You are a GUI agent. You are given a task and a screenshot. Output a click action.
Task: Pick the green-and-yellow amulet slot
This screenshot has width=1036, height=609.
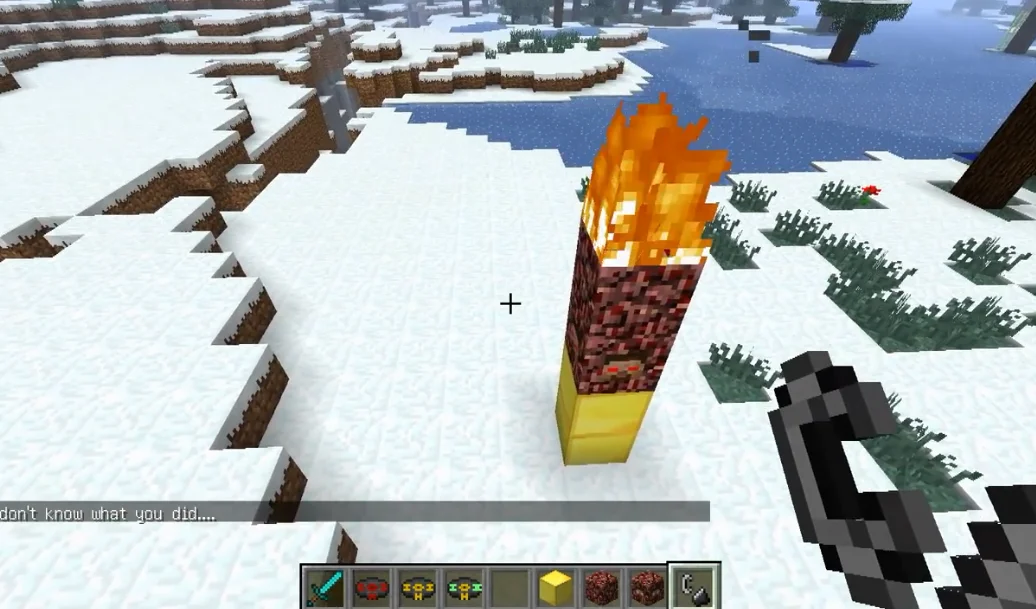(463, 588)
